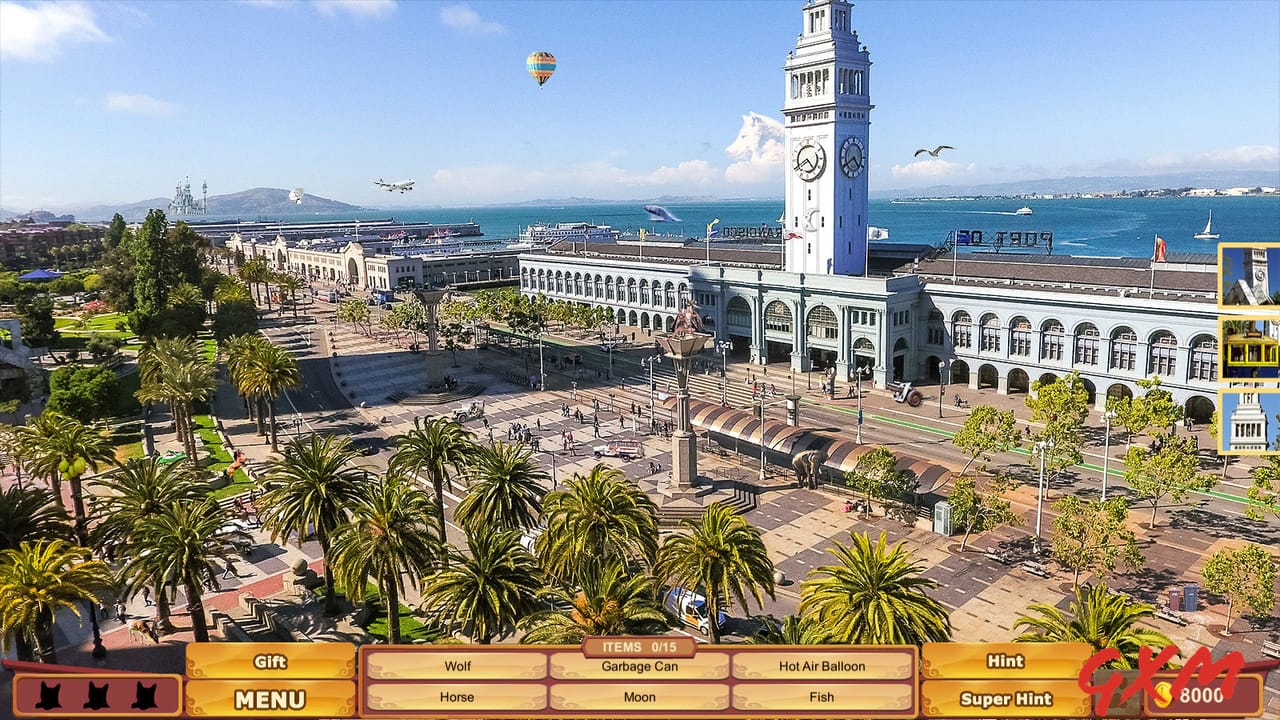The height and width of the screenshot is (720, 1280).
Task: Claim the Gift
Action: point(271,662)
